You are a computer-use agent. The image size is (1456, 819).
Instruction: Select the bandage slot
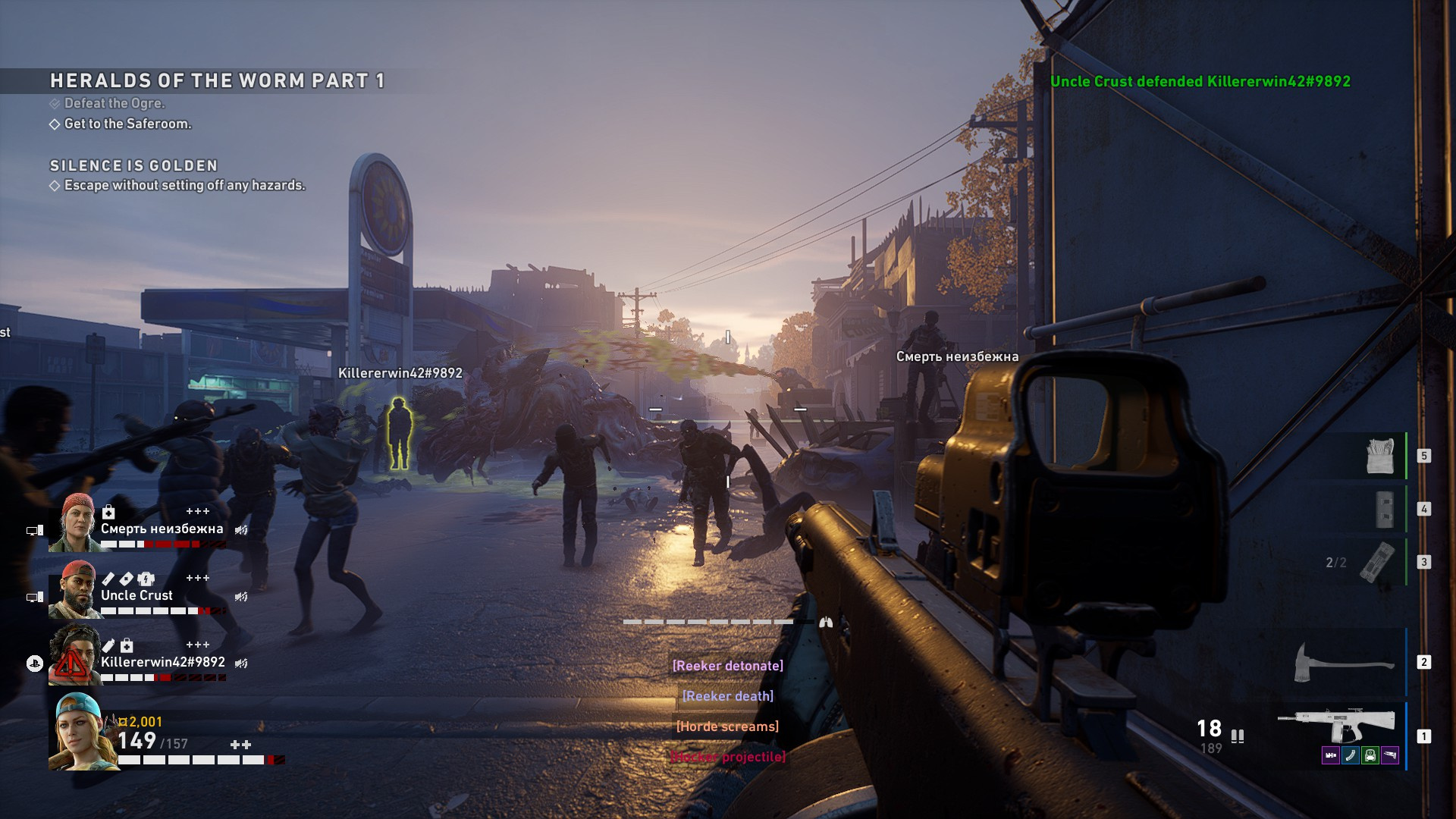(1380, 456)
